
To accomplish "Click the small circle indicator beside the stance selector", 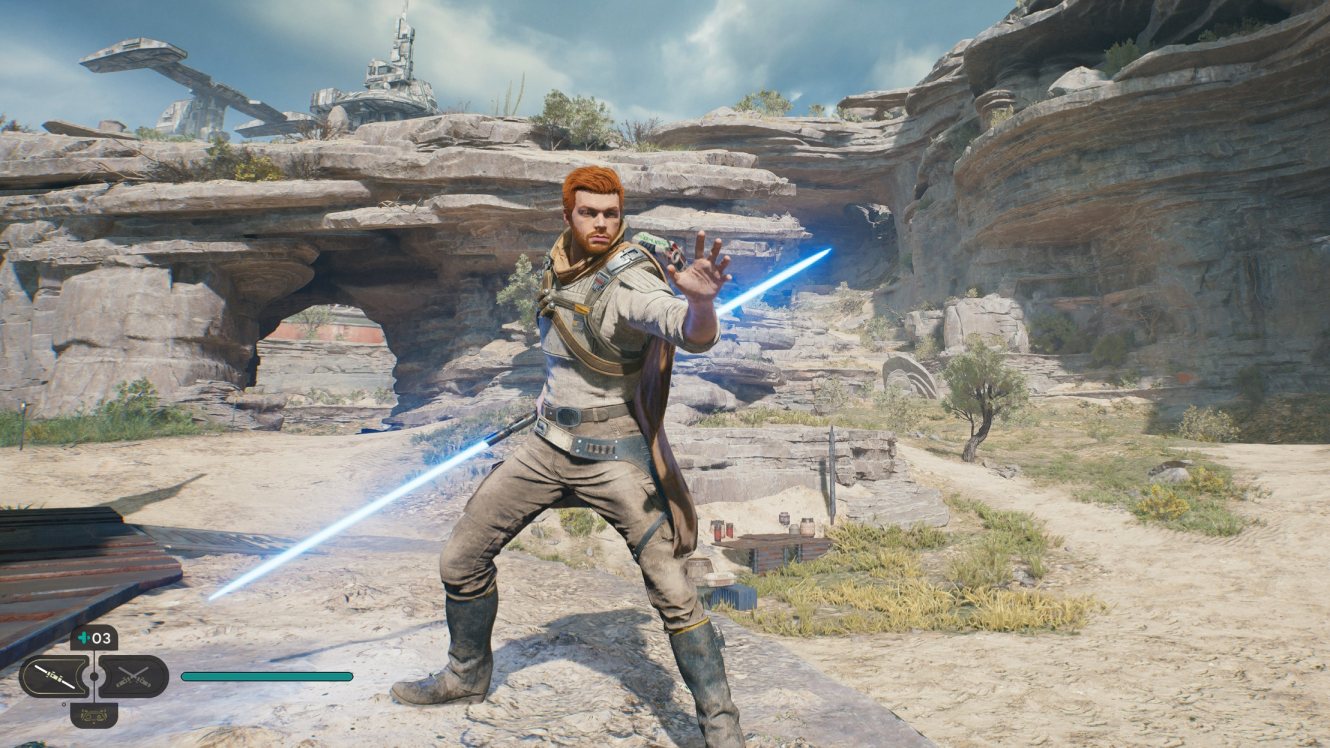I will pyautogui.click(x=64, y=705).
